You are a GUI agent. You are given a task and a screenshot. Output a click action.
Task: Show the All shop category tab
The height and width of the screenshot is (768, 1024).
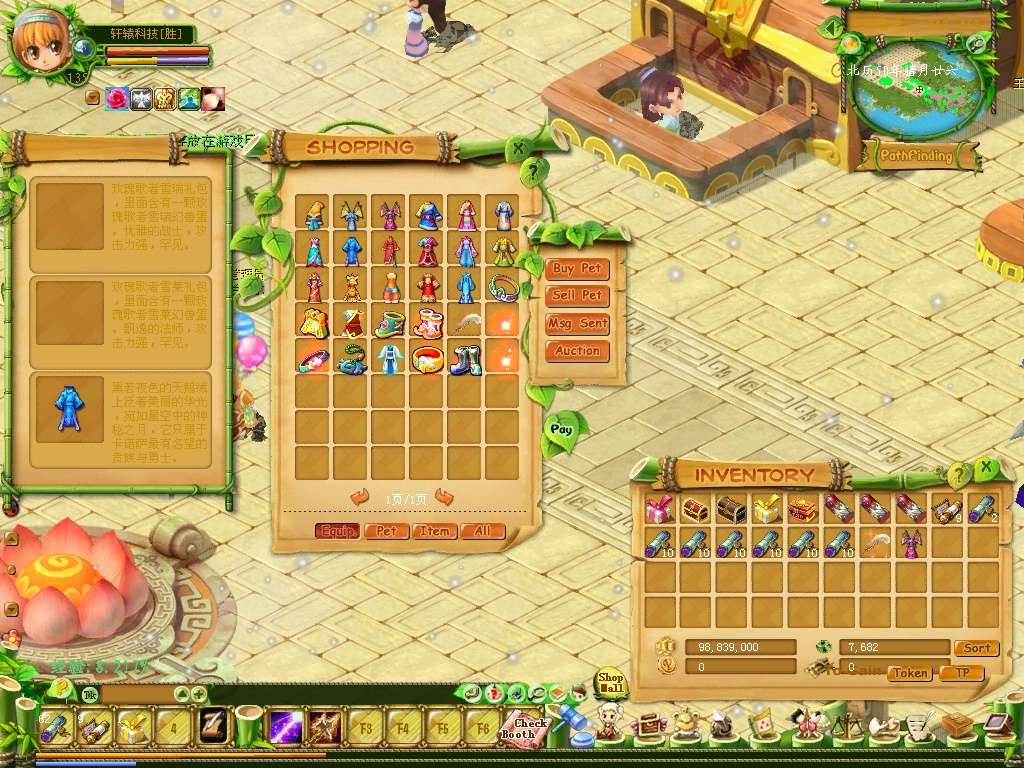pos(482,531)
